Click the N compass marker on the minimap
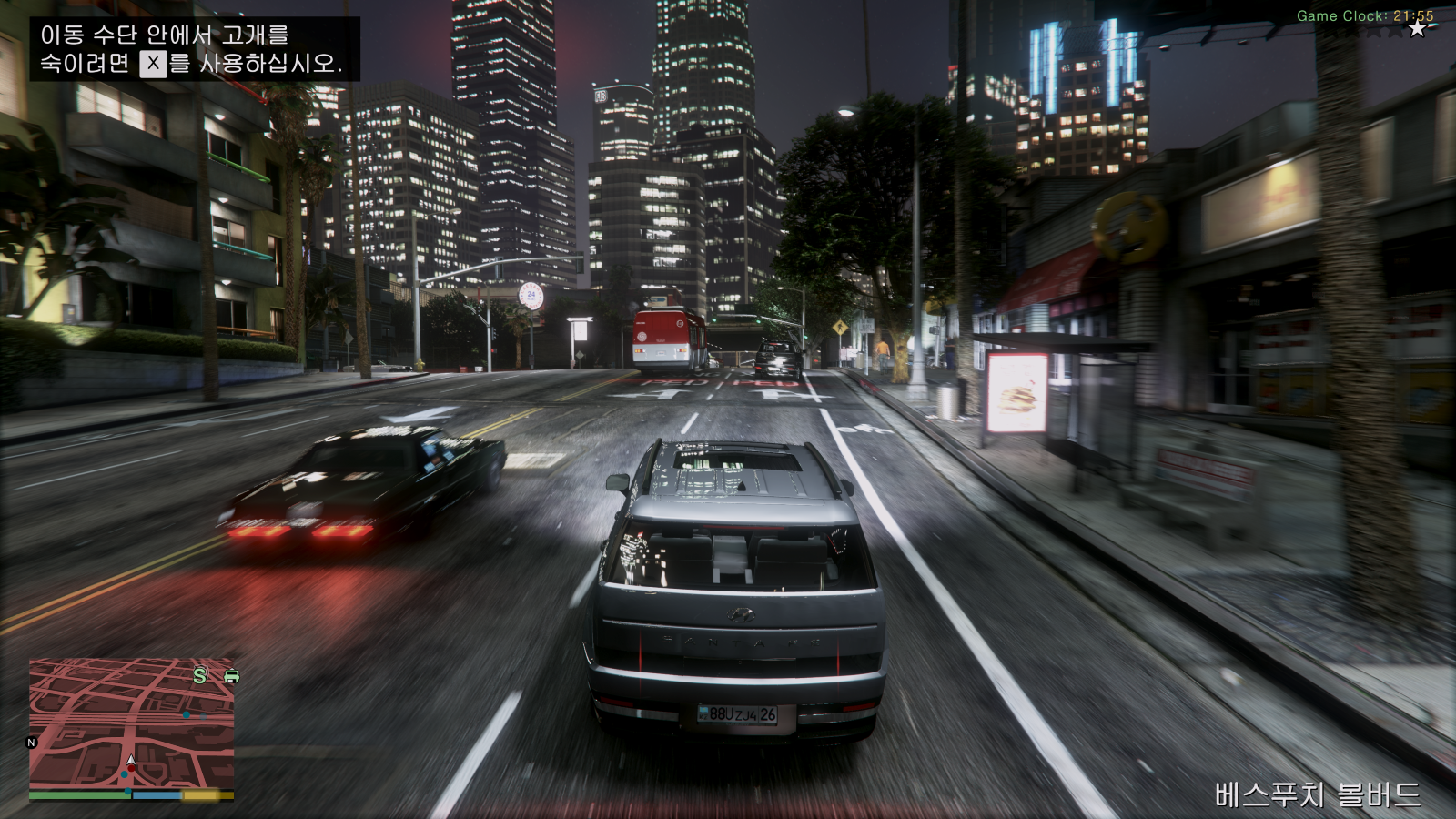The image size is (1456, 819). [x=30, y=743]
